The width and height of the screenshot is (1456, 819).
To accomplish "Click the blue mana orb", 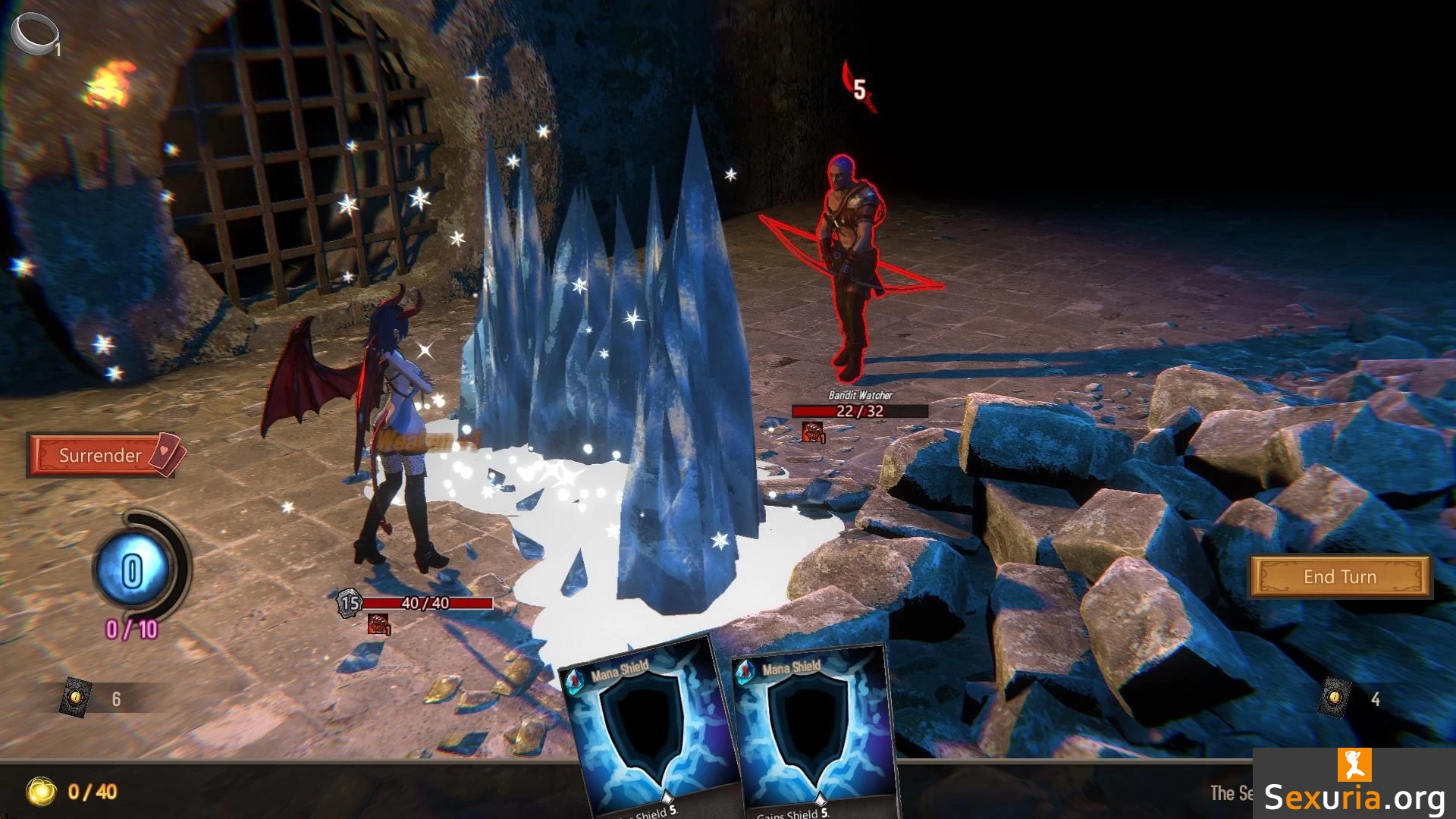I will (132, 570).
